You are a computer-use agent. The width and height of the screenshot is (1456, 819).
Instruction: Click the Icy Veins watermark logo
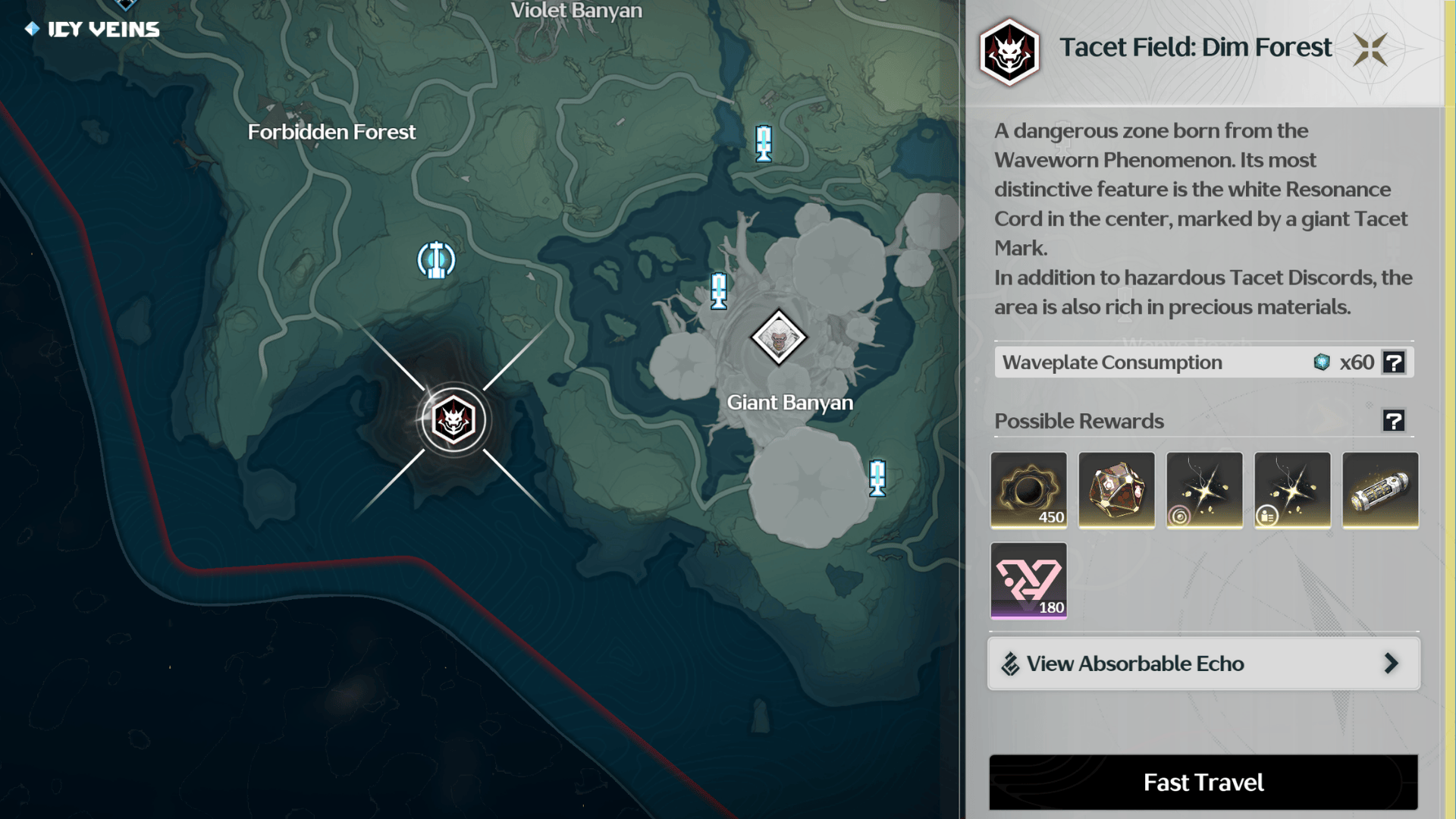[93, 29]
